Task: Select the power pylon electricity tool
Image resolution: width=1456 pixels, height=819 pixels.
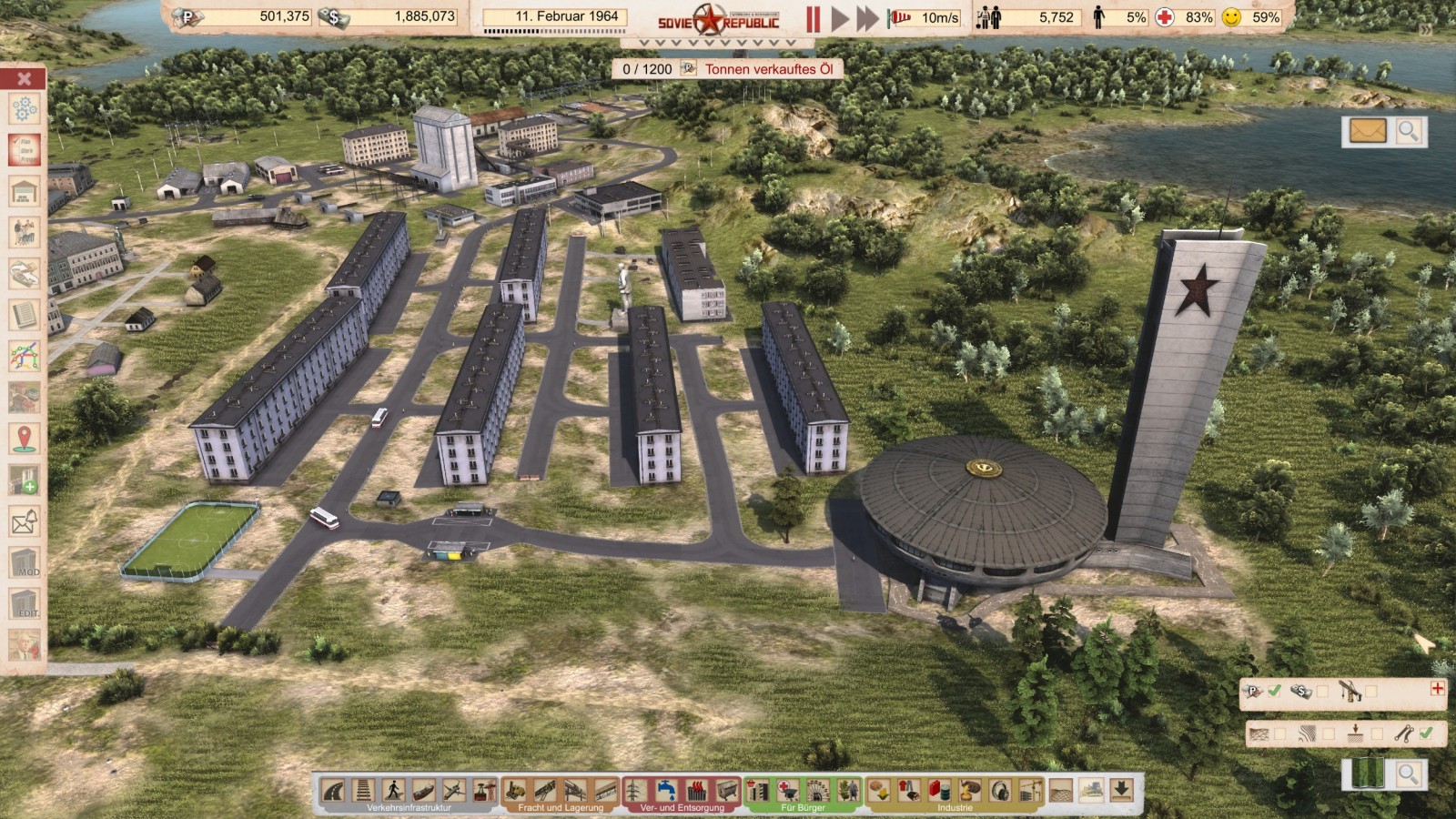Action: [x=636, y=790]
